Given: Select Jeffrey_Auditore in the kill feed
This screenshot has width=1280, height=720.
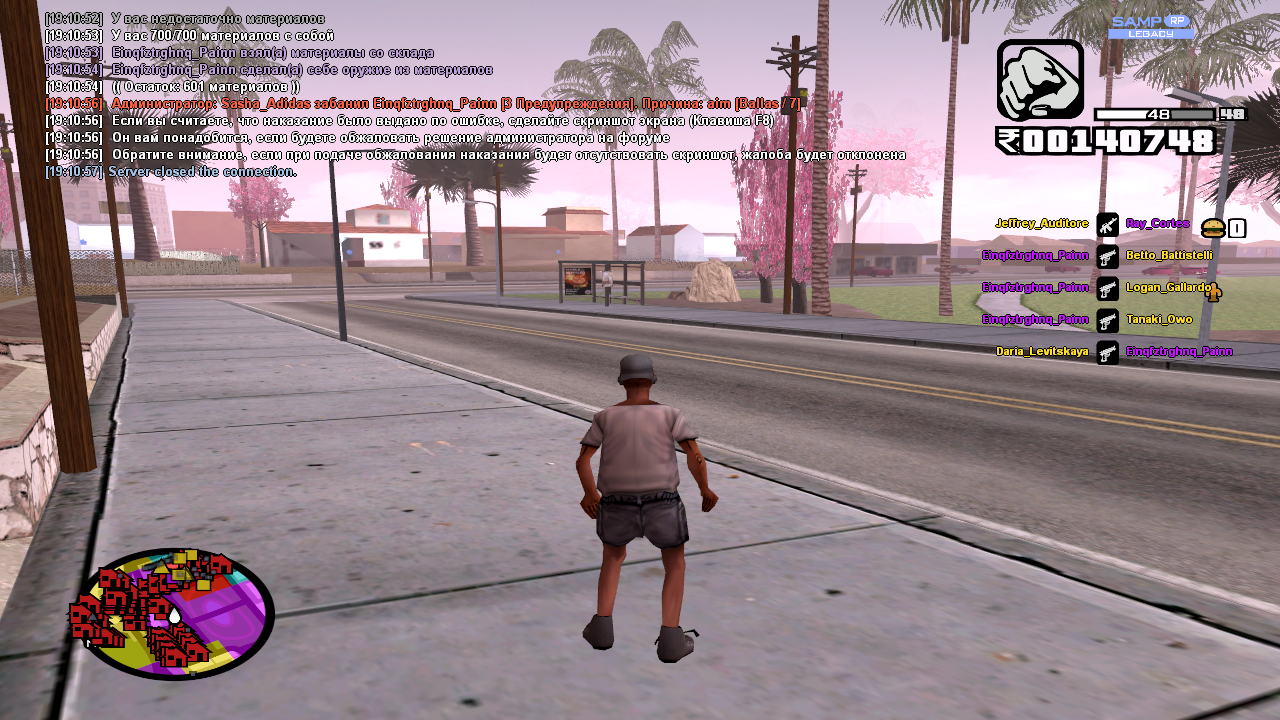Looking at the screenshot, I should coord(1041,224).
